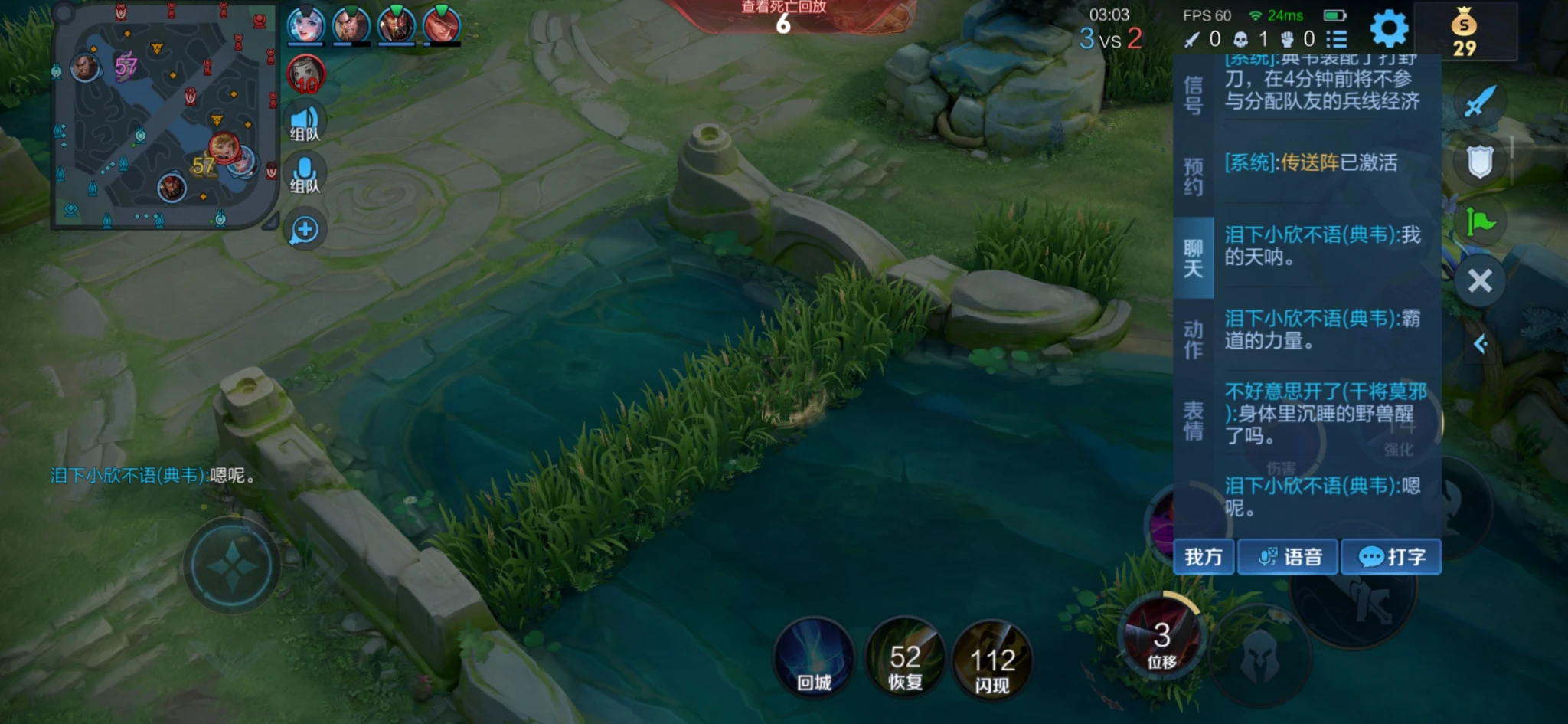
Task: Open the settings gear
Action: [1389, 30]
